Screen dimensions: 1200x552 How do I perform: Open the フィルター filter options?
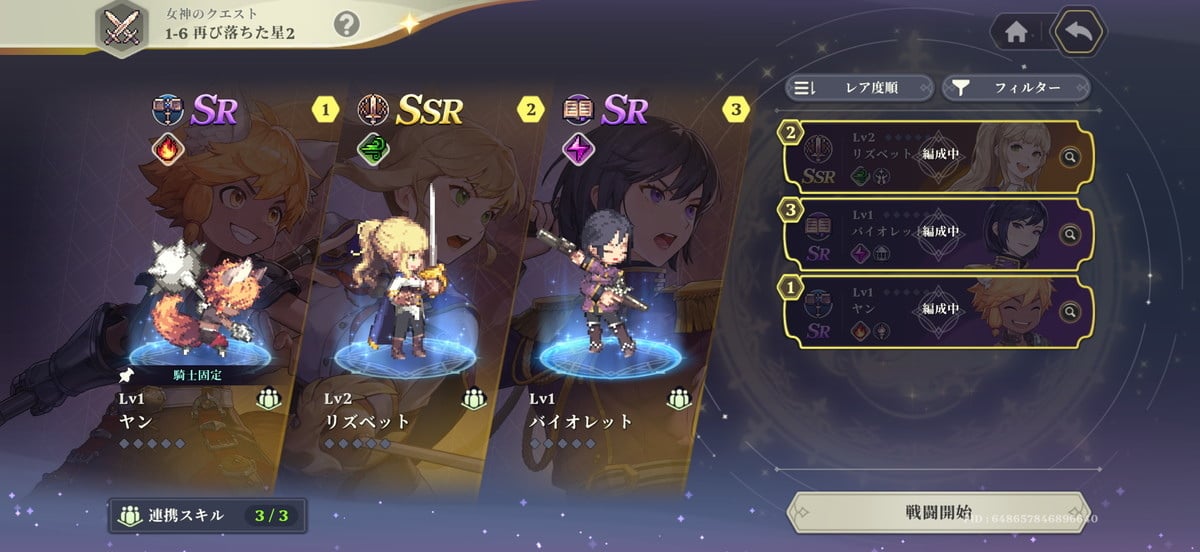point(1015,88)
